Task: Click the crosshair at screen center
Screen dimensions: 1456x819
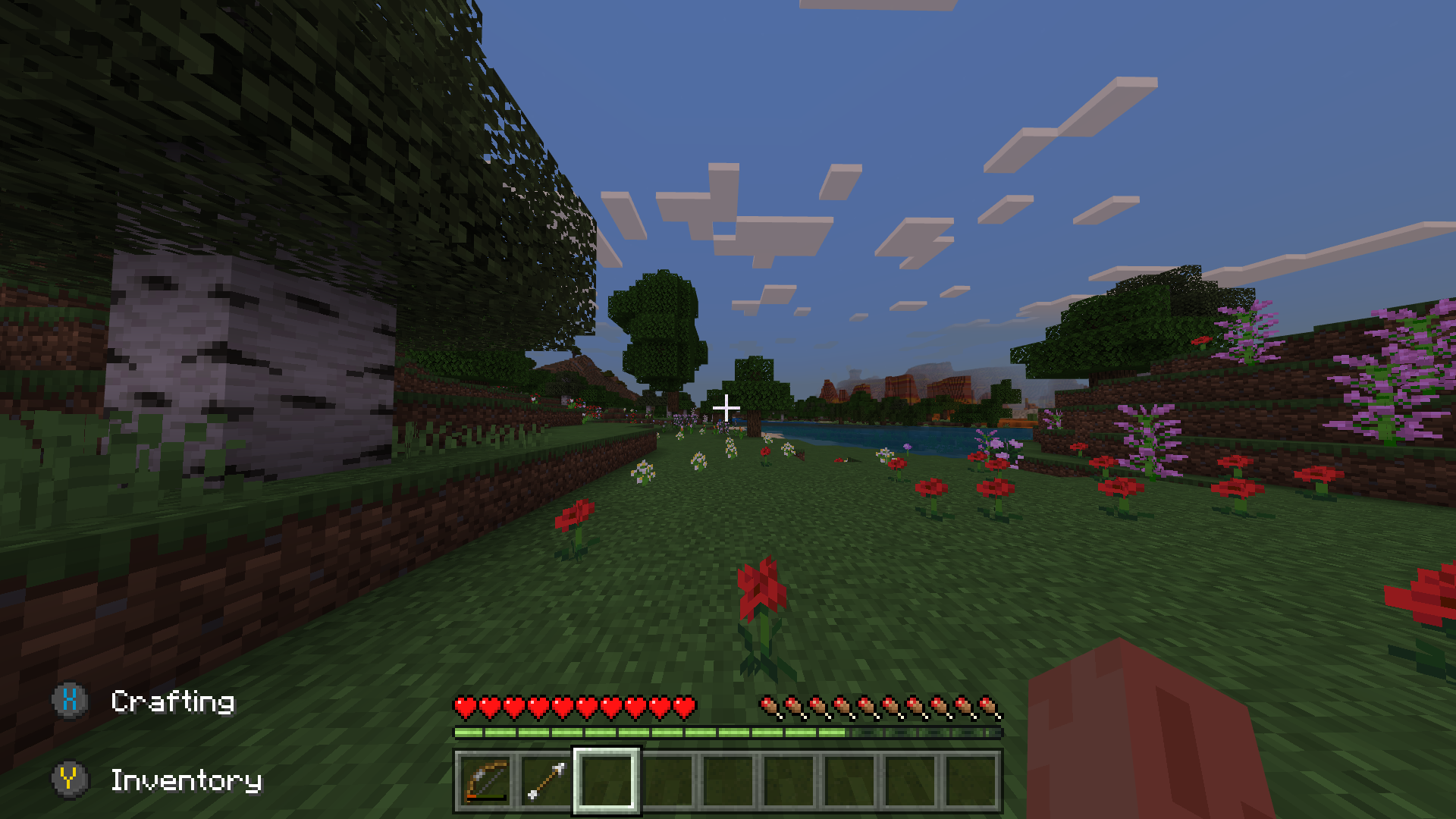Action: coord(726,408)
